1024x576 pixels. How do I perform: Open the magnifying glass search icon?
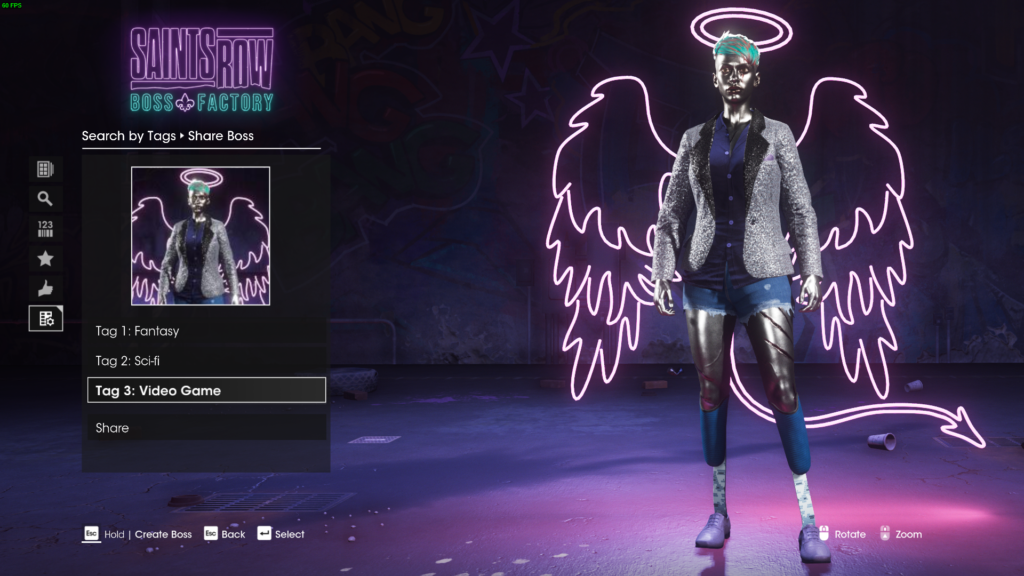tap(45, 199)
